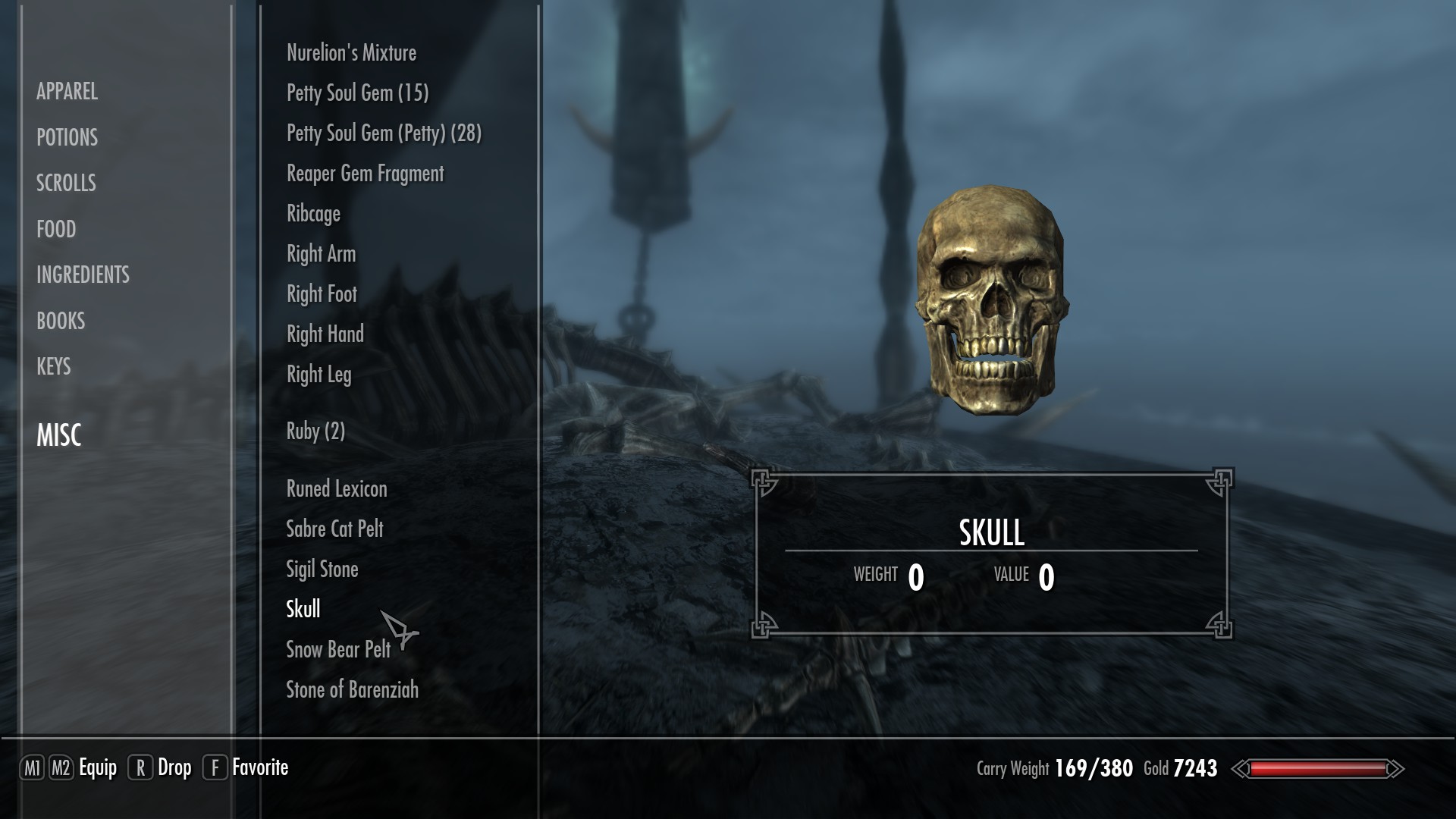Pick the Reaper Gem Fragment item
Screen dimensions: 1456x819
coord(365,174)
